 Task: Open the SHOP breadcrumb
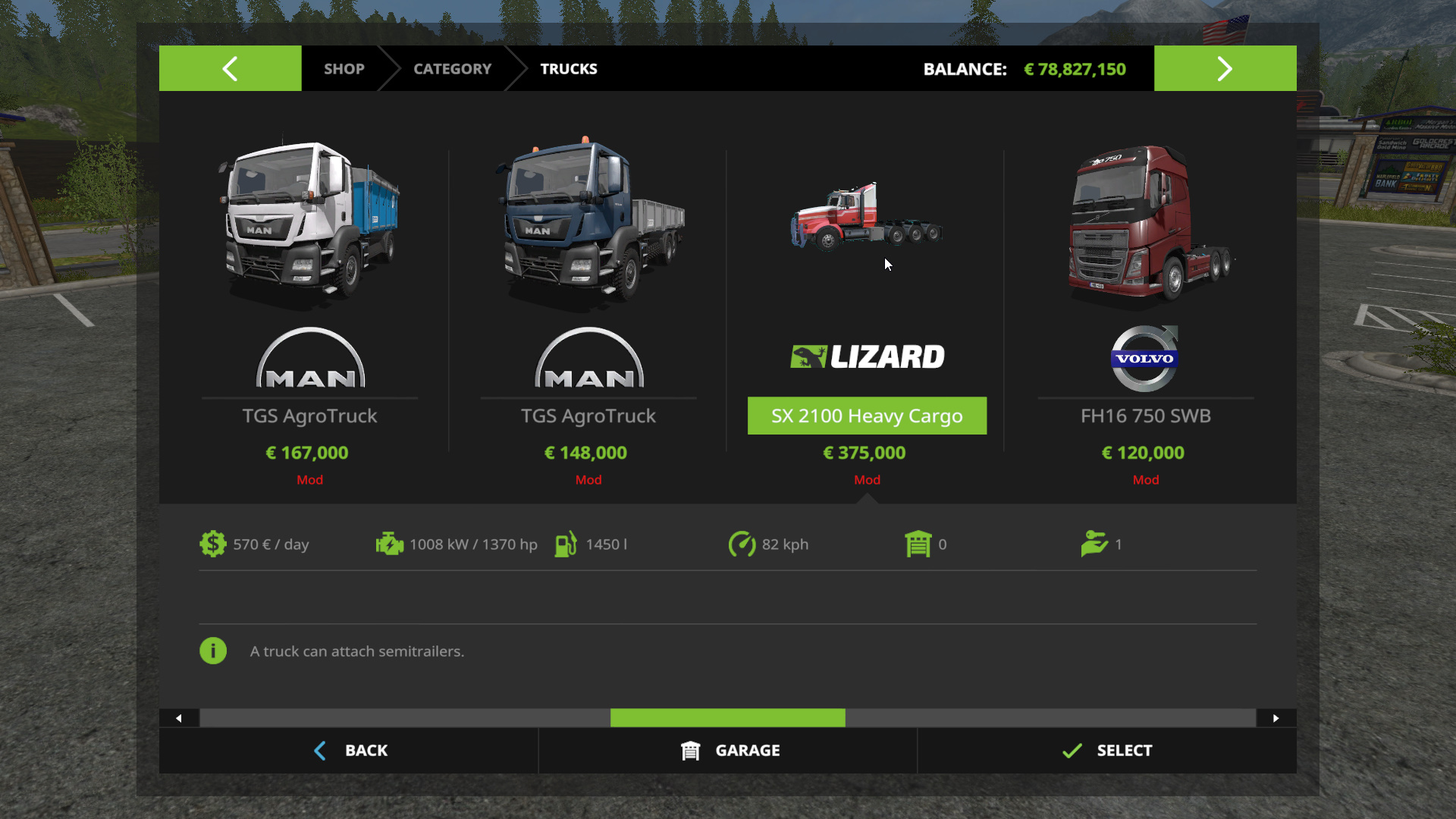pos(344,69)
